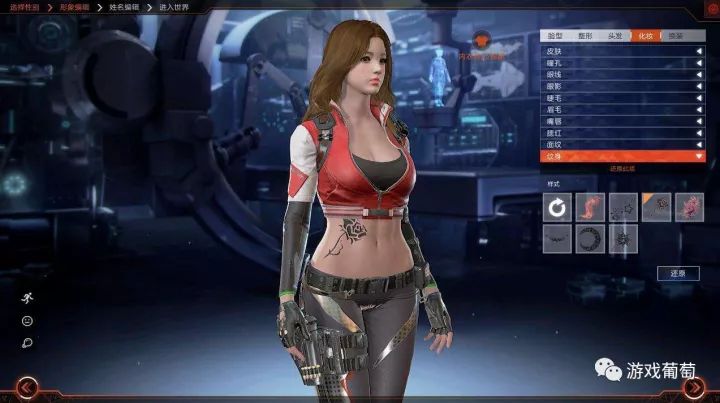Go back with the bottom-left arrow button
720x403 pixels.
(28, 387)
